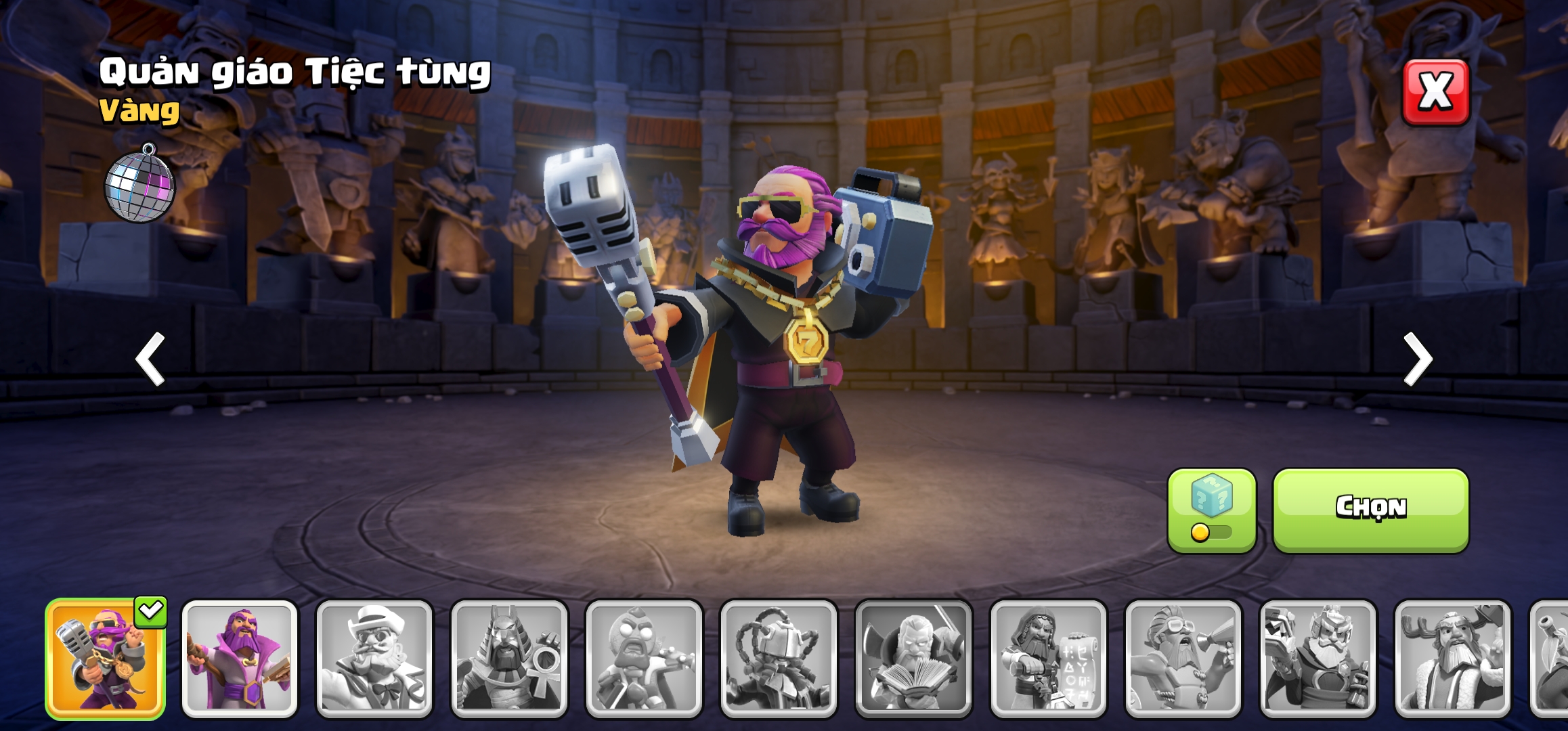Choose the antlered Warden skin thumbnail

pyautogui.click(x=1452, y=658)
